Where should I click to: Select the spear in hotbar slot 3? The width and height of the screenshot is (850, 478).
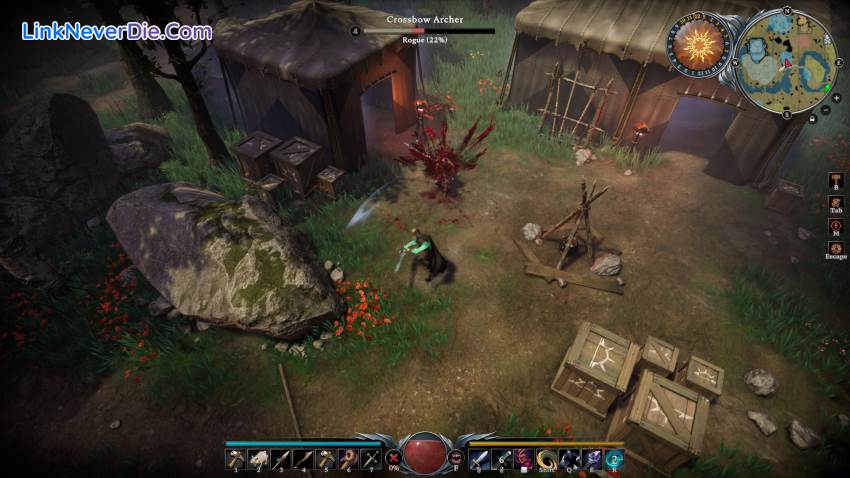pos(279,458)
